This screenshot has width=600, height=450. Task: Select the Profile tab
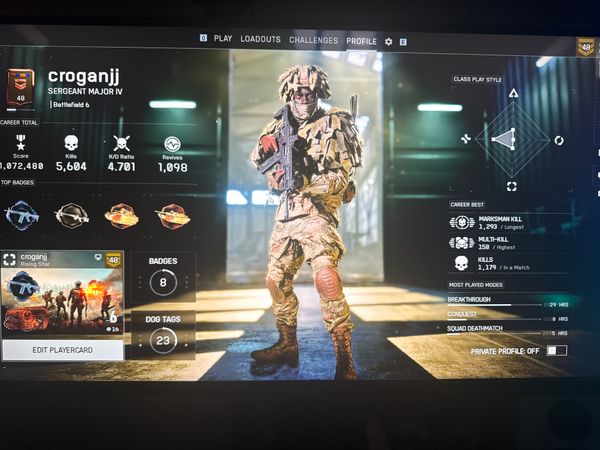click(x=360, y=40)
